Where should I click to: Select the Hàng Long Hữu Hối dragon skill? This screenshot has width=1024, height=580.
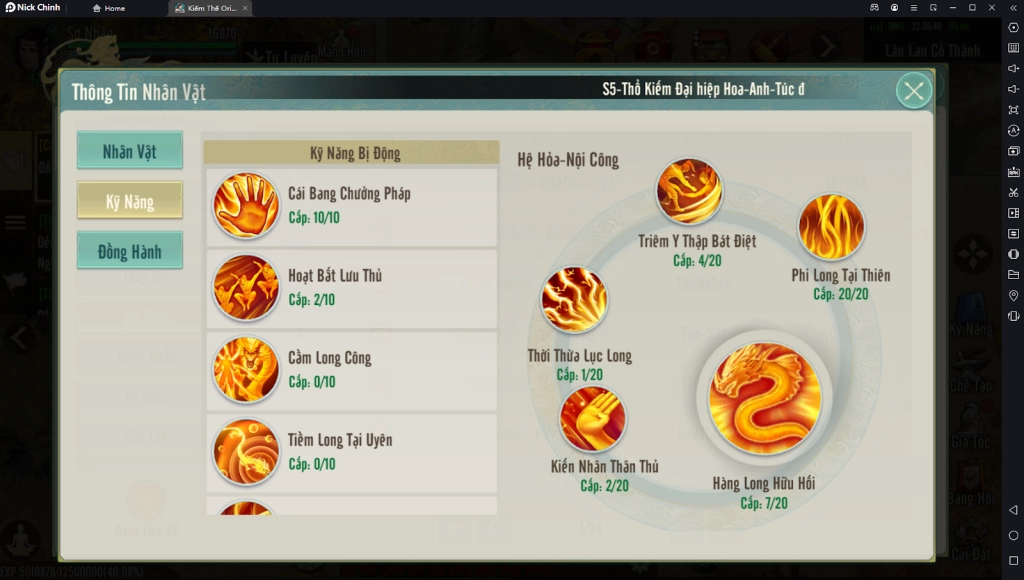pos(764,398)
